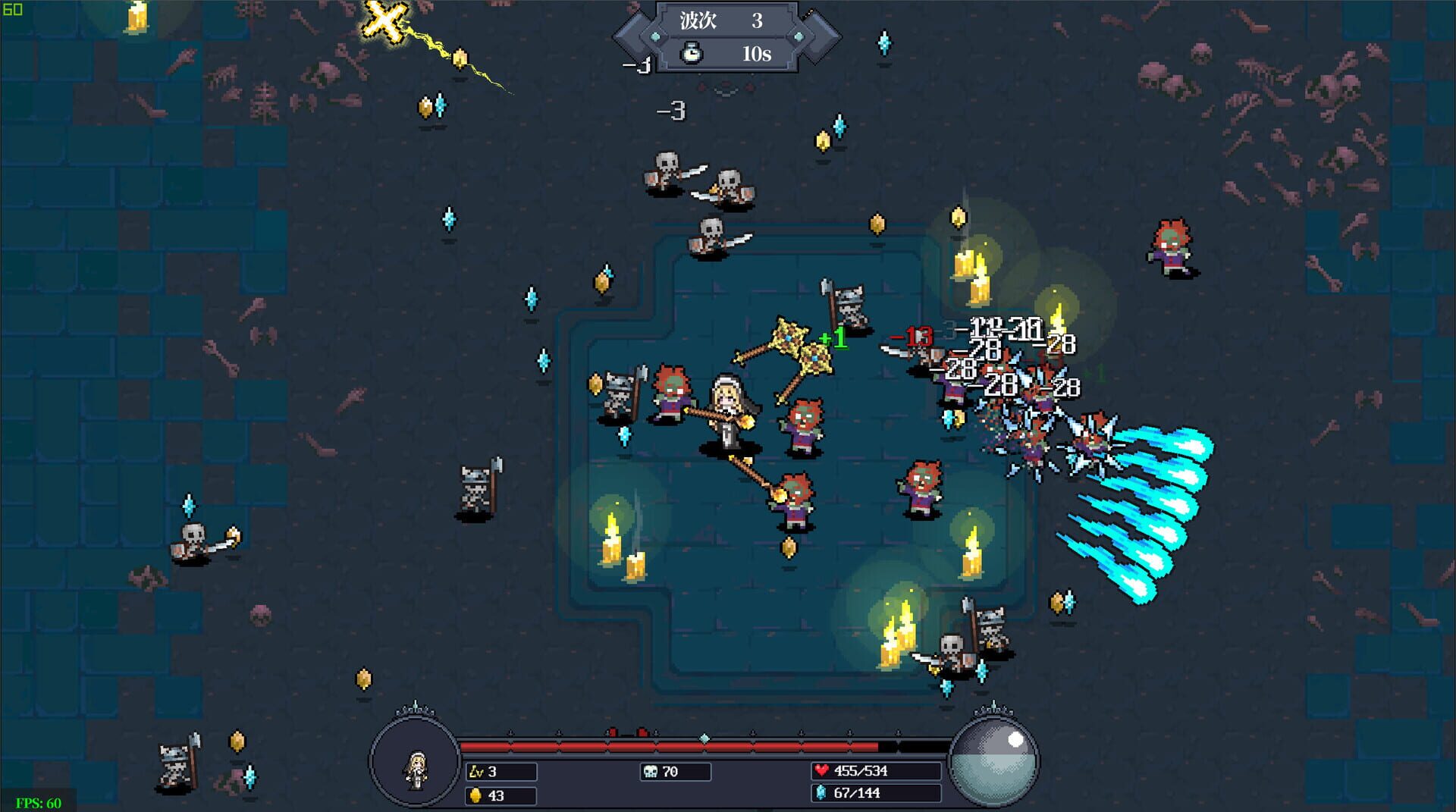Toggle the right cyan gem on the wave banner
The width and height of the screenshot is (1456, 812).
(x=798, y=36)
